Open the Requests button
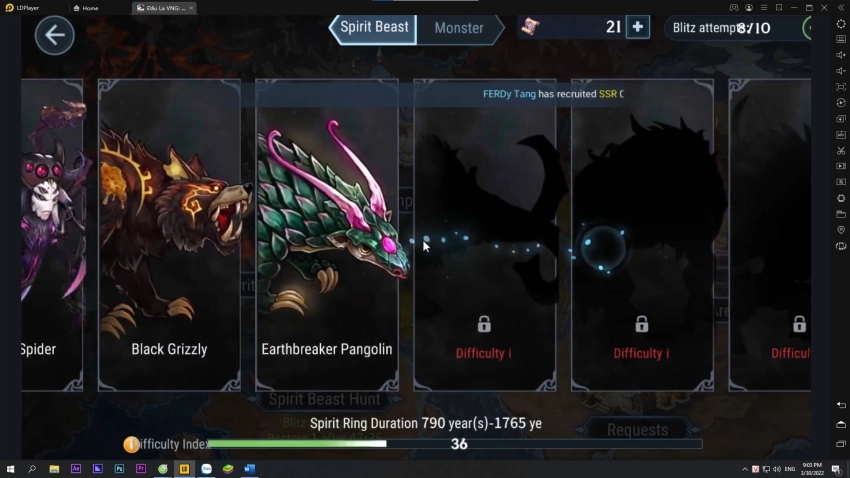The image size is (850, 478). tap(637, 430)
